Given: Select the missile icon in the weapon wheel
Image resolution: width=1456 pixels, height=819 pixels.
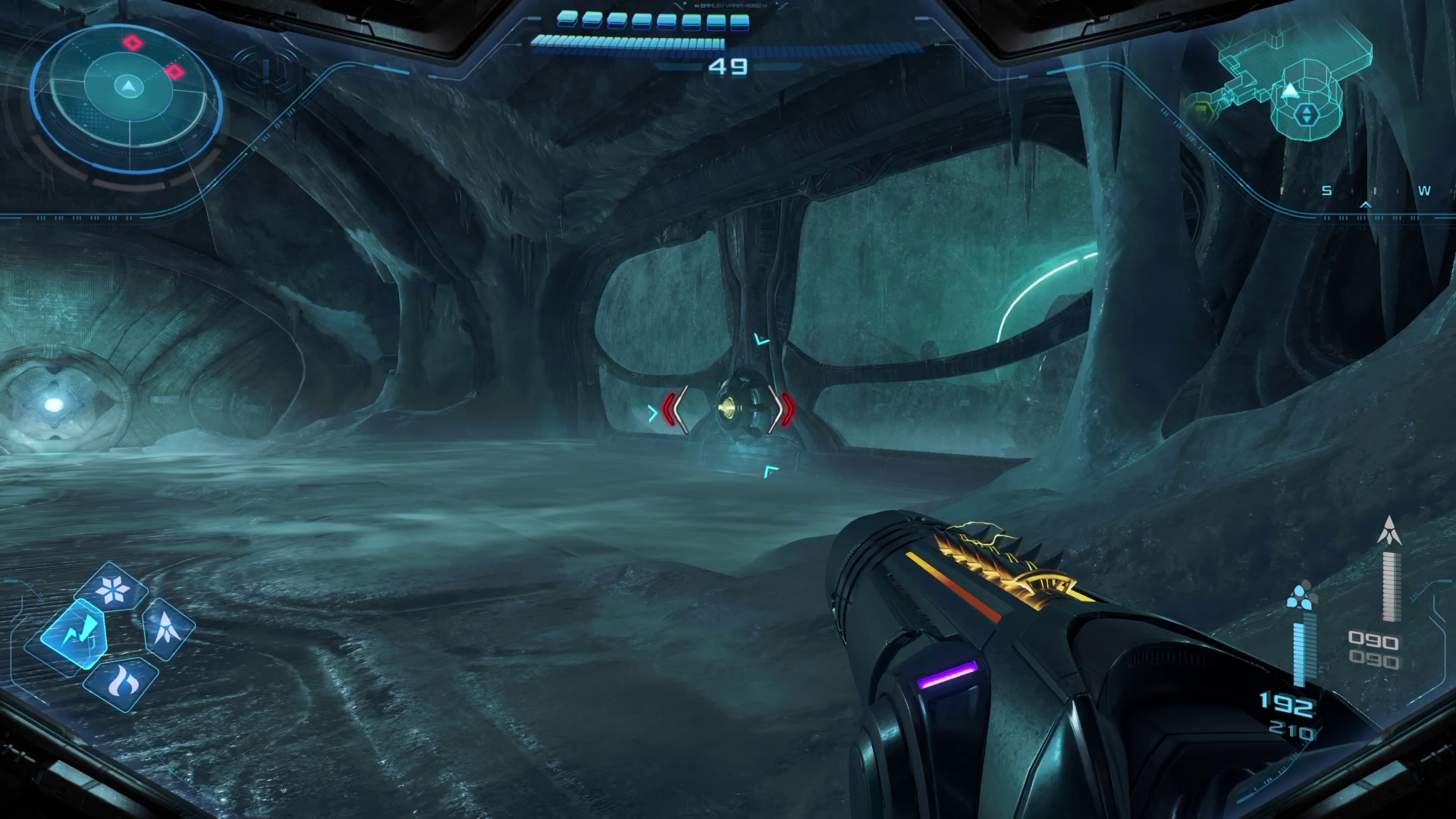Looking at the screenshot, I should click(x=168, y=628).
